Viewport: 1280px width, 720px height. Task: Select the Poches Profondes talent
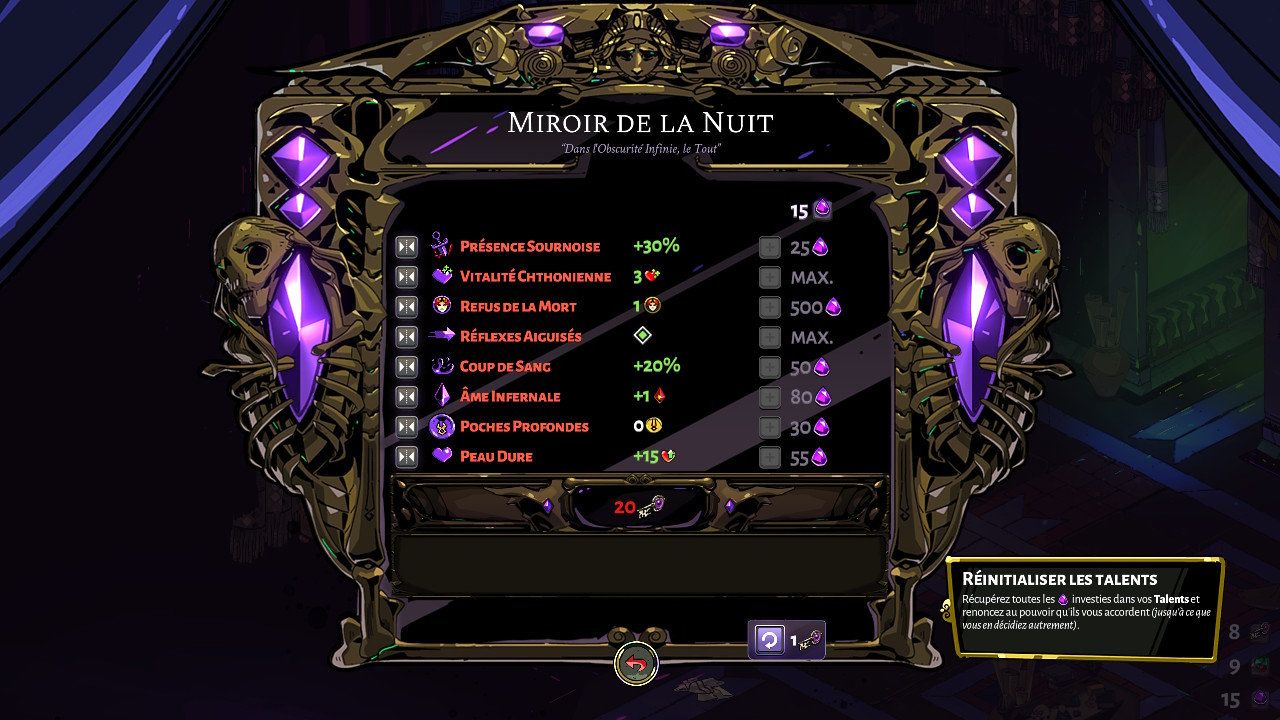pos(524,427)
